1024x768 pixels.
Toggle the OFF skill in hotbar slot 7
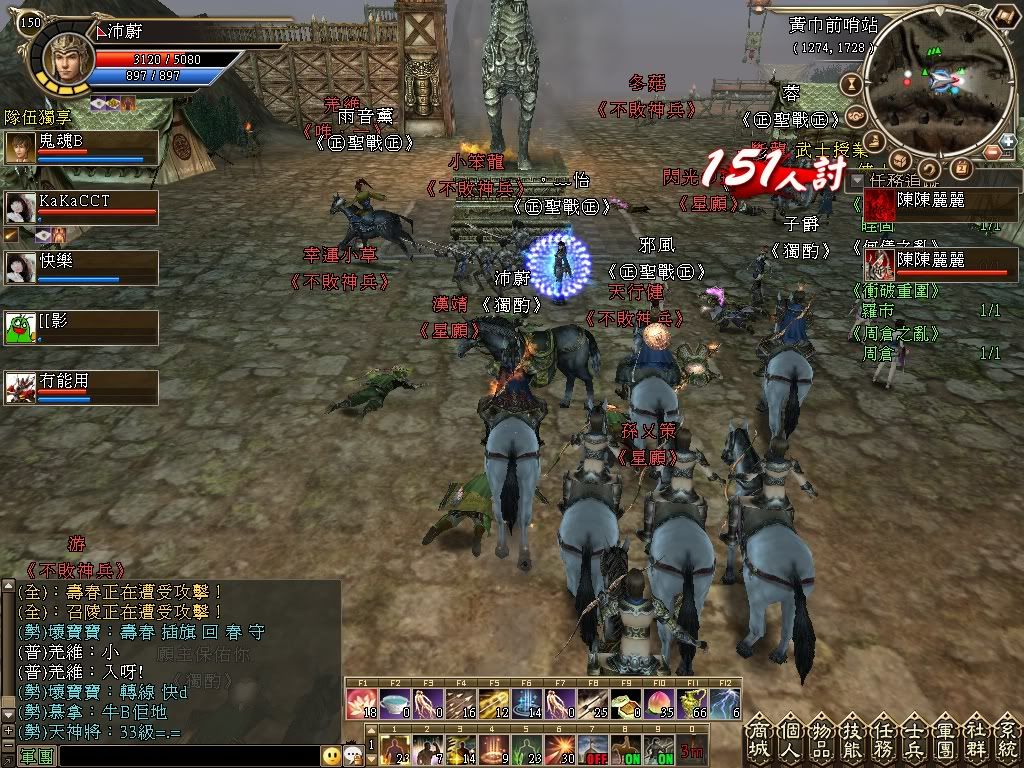598,750
